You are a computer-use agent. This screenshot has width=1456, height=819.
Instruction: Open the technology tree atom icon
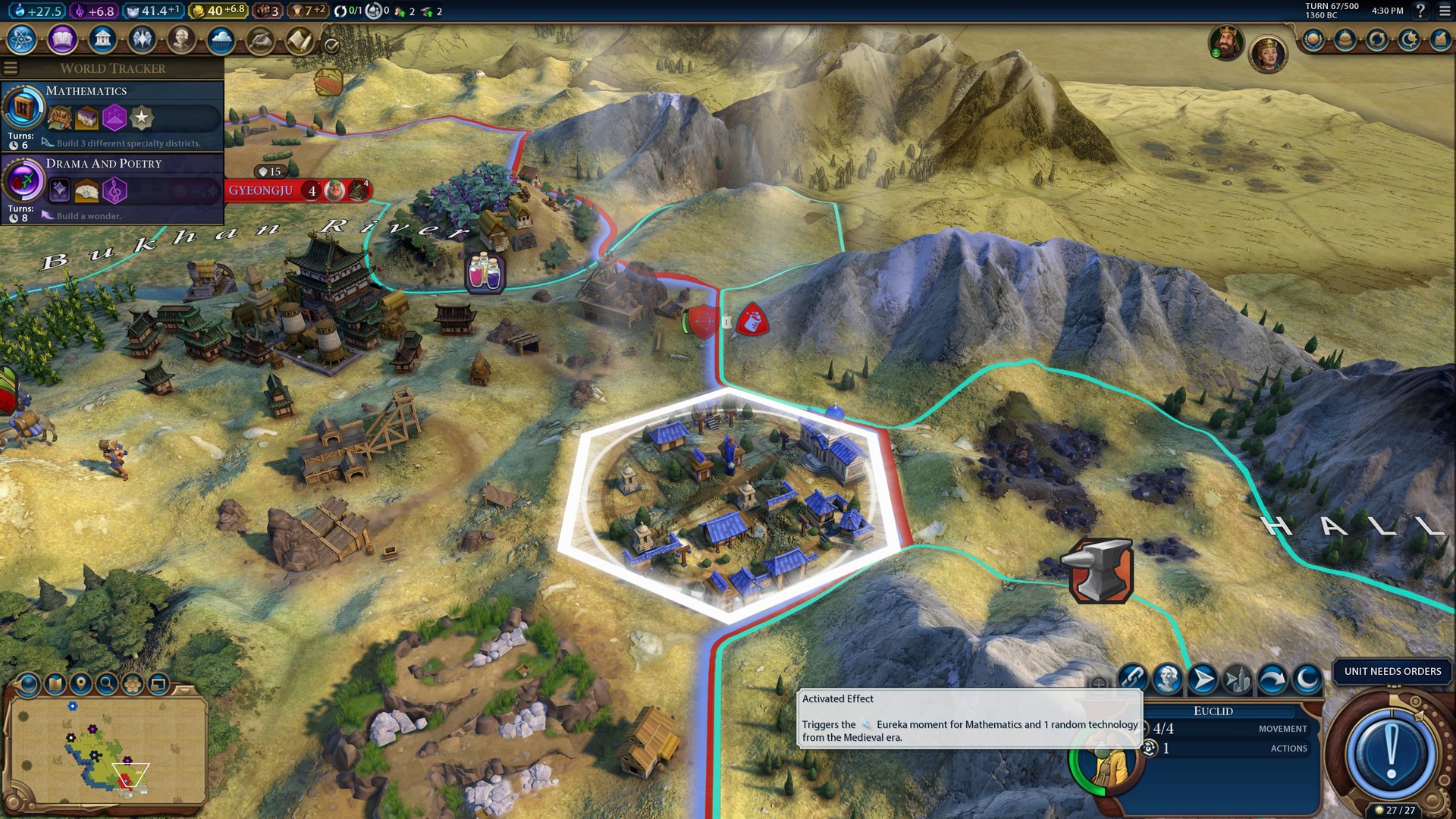coord(22,39)
